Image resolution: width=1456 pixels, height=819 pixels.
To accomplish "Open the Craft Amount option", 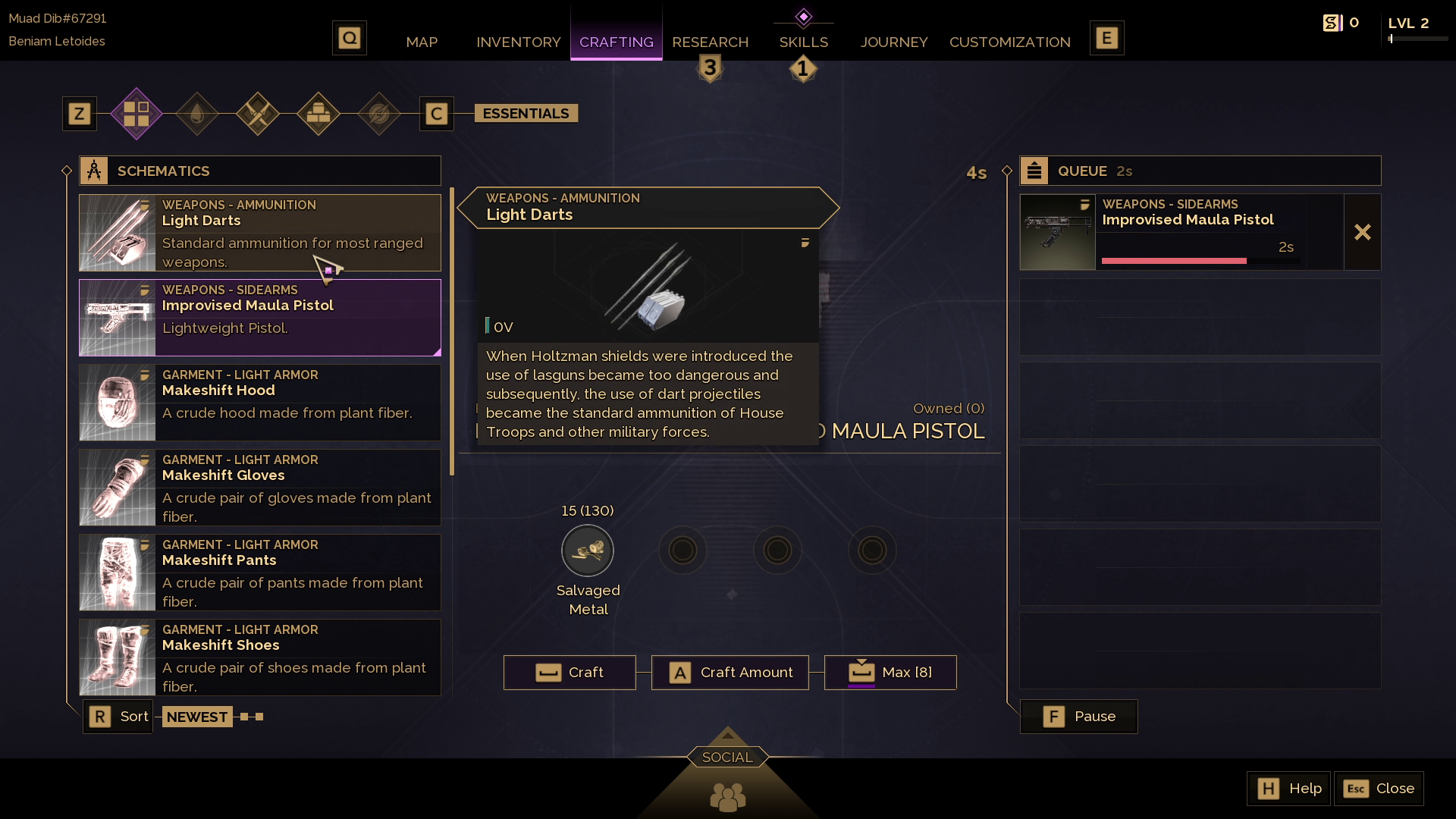I will coord(730,673).
